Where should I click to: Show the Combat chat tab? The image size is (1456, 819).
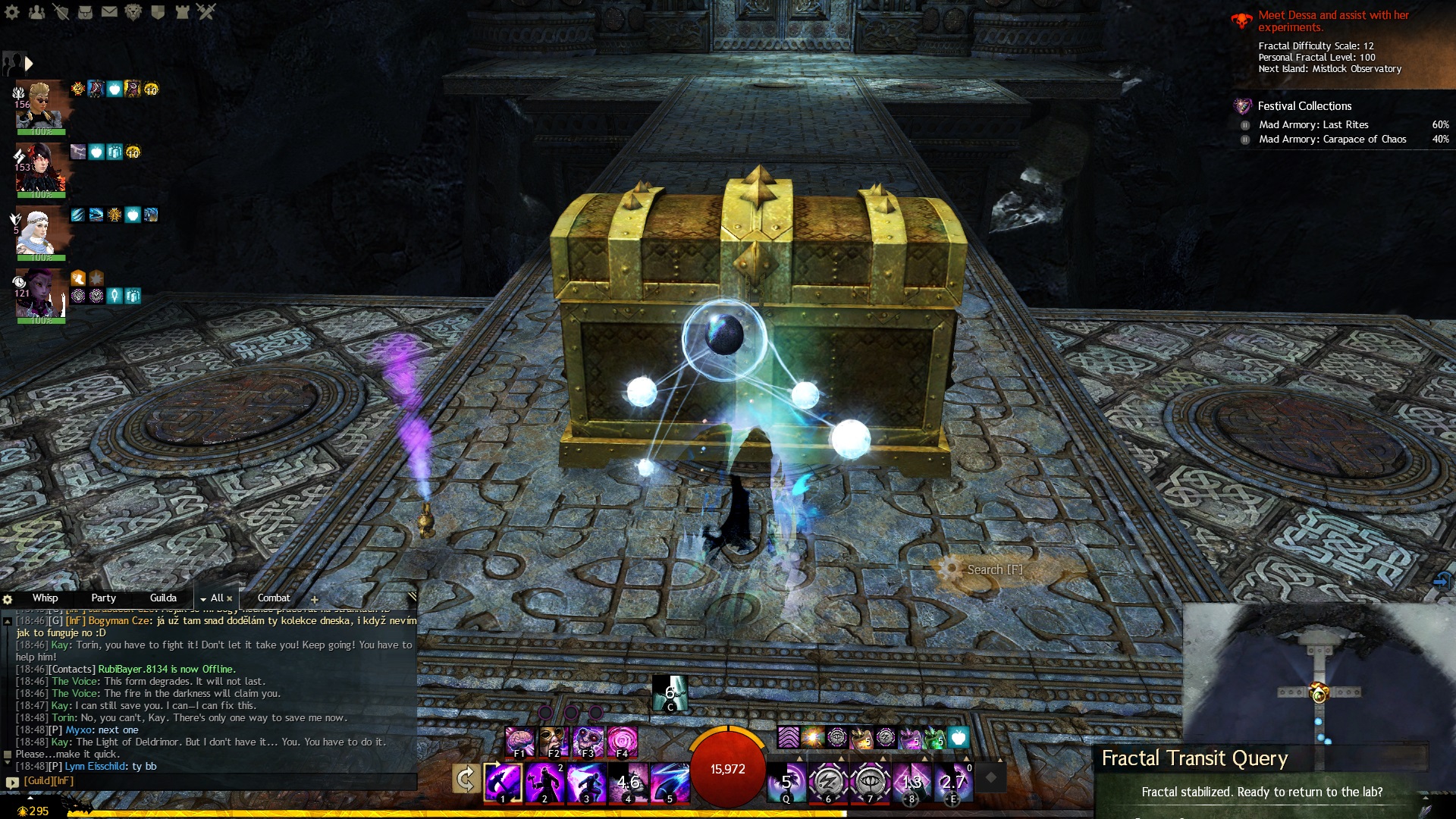click(x=274, y=598)
